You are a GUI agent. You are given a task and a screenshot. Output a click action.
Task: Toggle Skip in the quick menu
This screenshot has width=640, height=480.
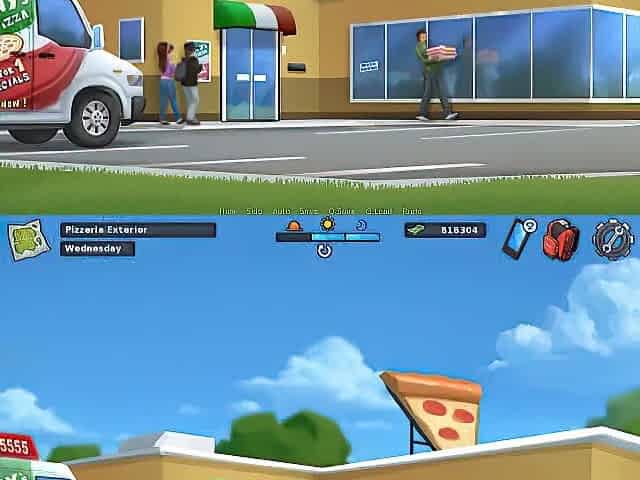click(x=255, y=211)
